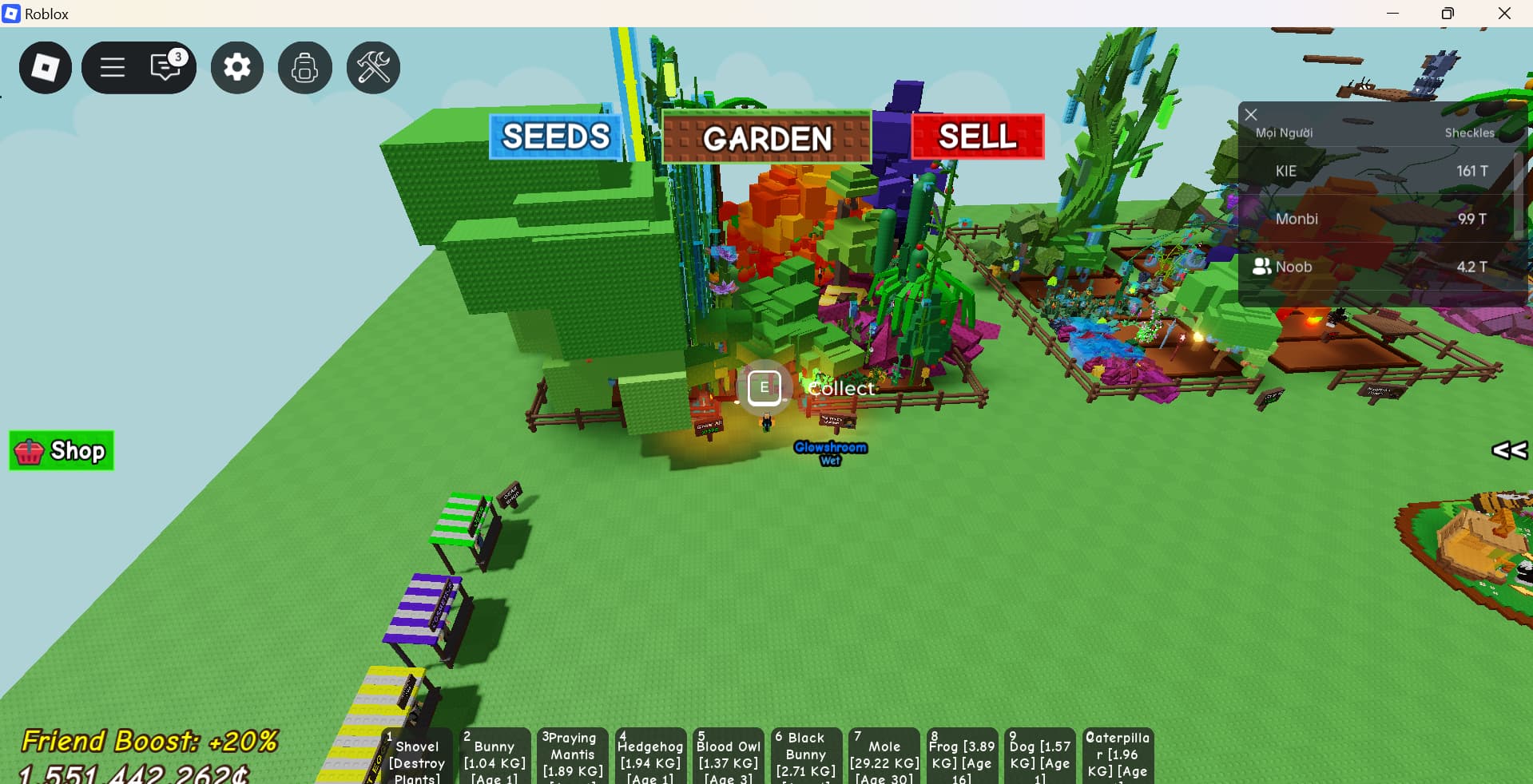Go to the GARDEN
The image size is (1533, 784).
point(766,138)
